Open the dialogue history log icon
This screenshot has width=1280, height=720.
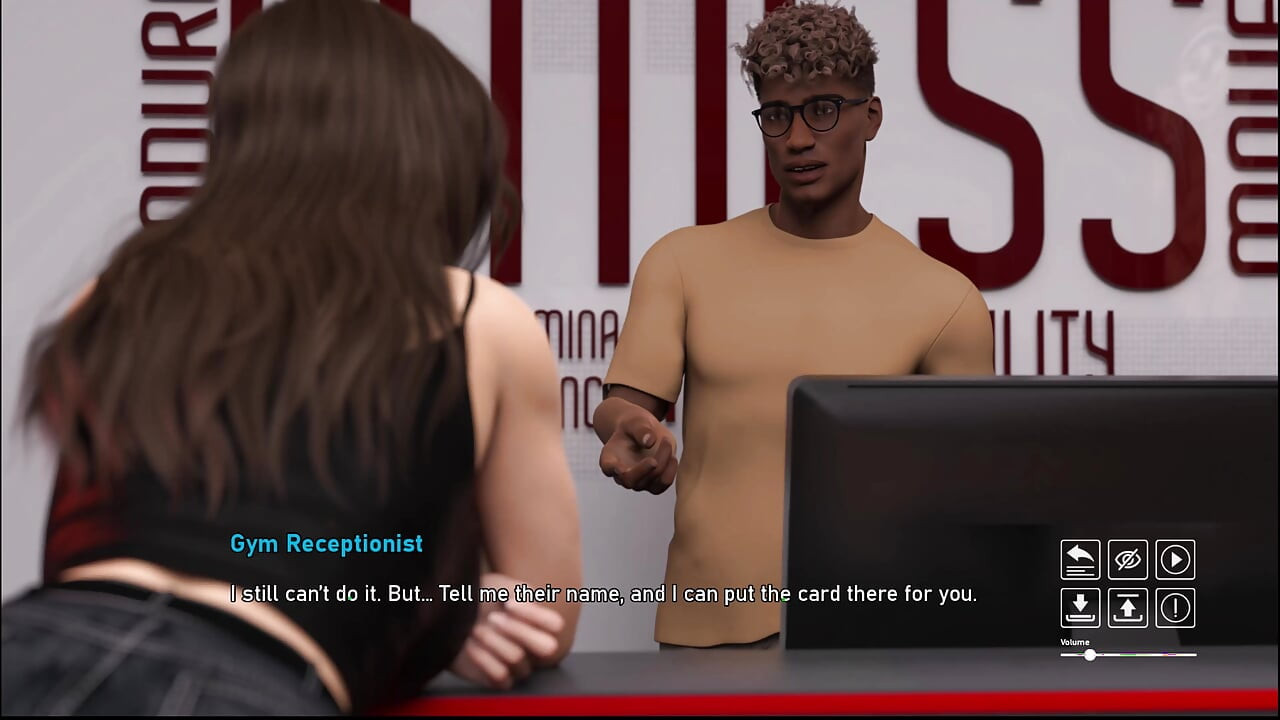pyautogui.click(x=1080, y=560)
